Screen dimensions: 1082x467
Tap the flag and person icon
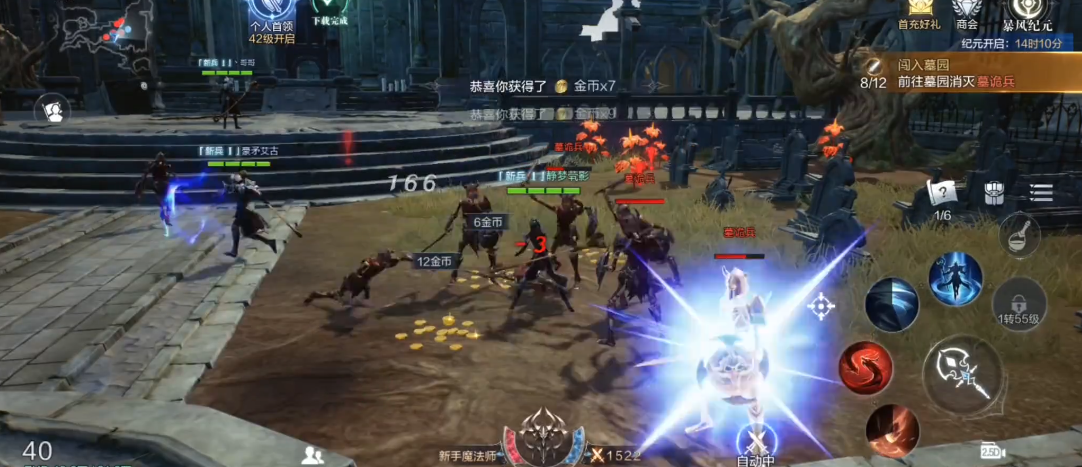point(52,110)
